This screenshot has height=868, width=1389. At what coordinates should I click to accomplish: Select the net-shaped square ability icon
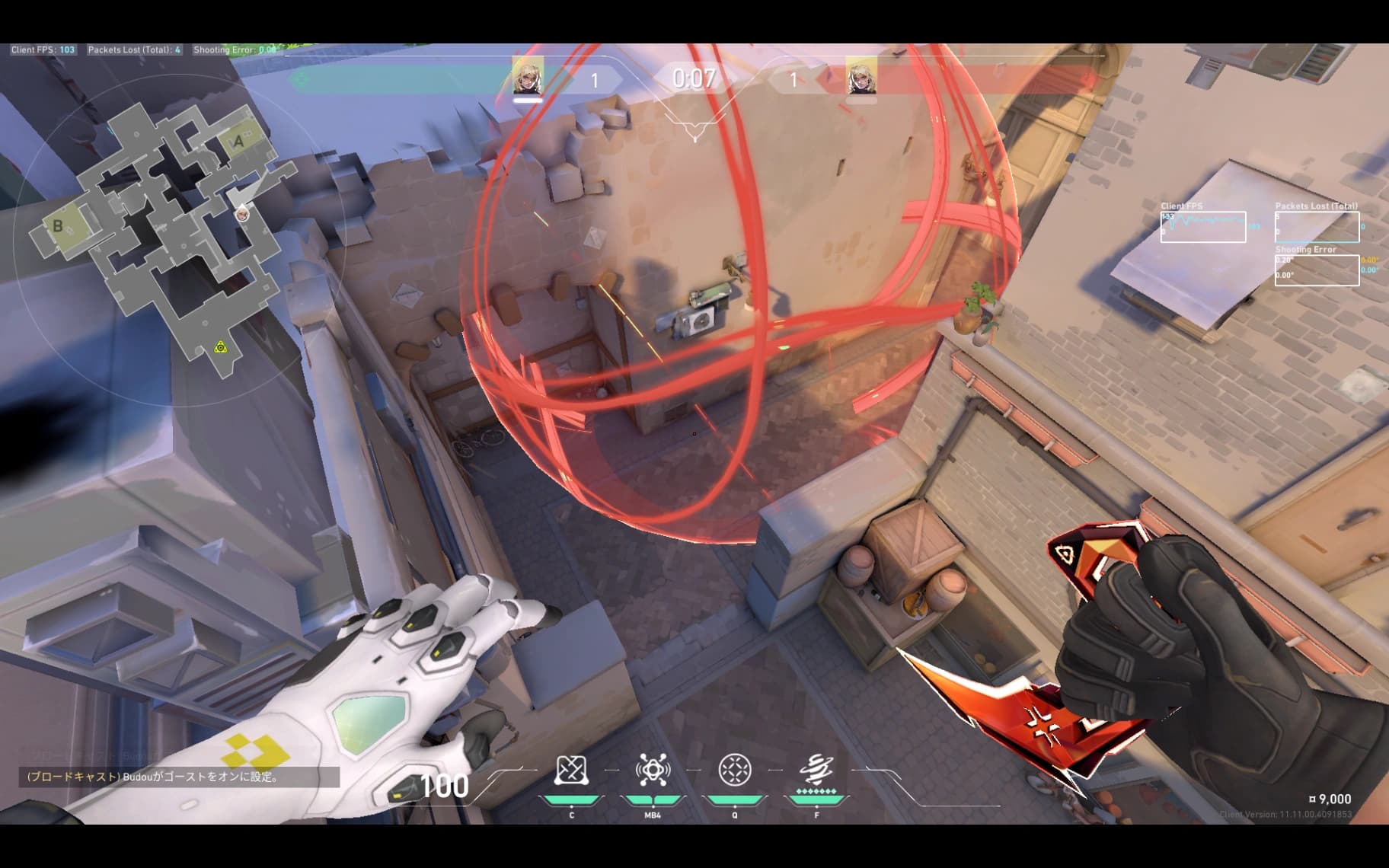coord(571,771)
